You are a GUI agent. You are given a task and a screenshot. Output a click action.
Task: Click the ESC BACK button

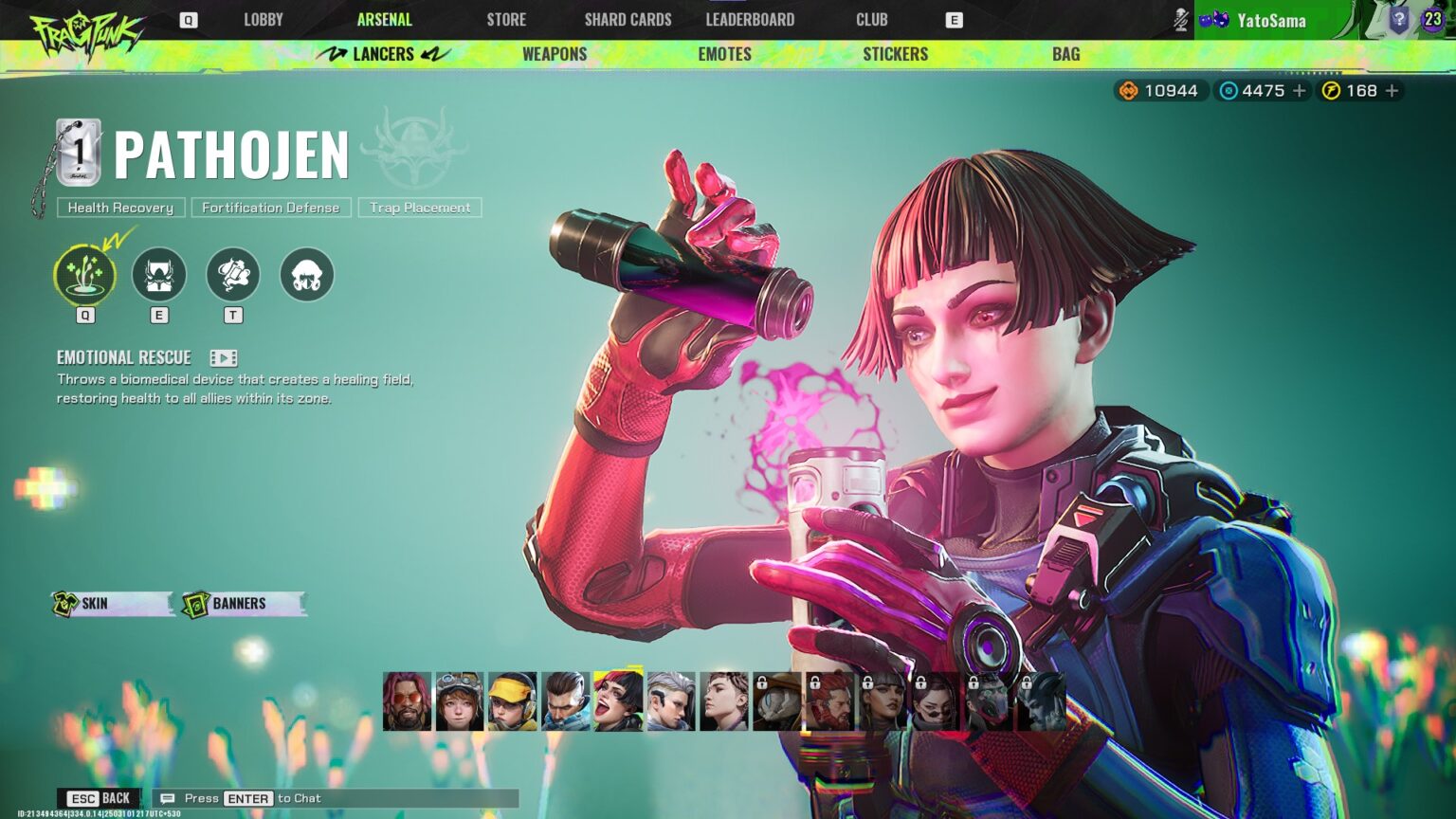(x=99, y=798)
